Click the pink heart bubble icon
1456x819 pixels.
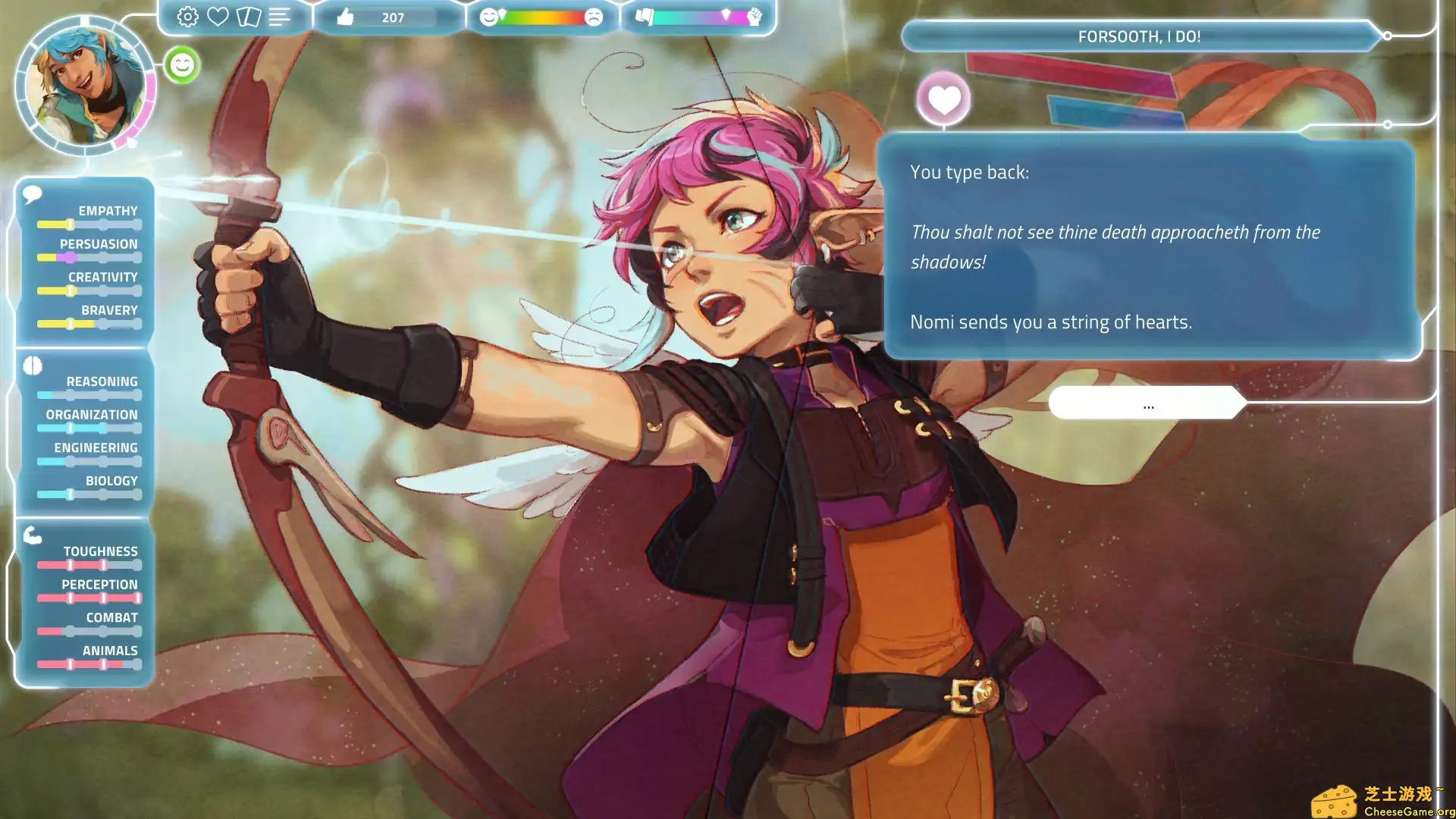943,99
